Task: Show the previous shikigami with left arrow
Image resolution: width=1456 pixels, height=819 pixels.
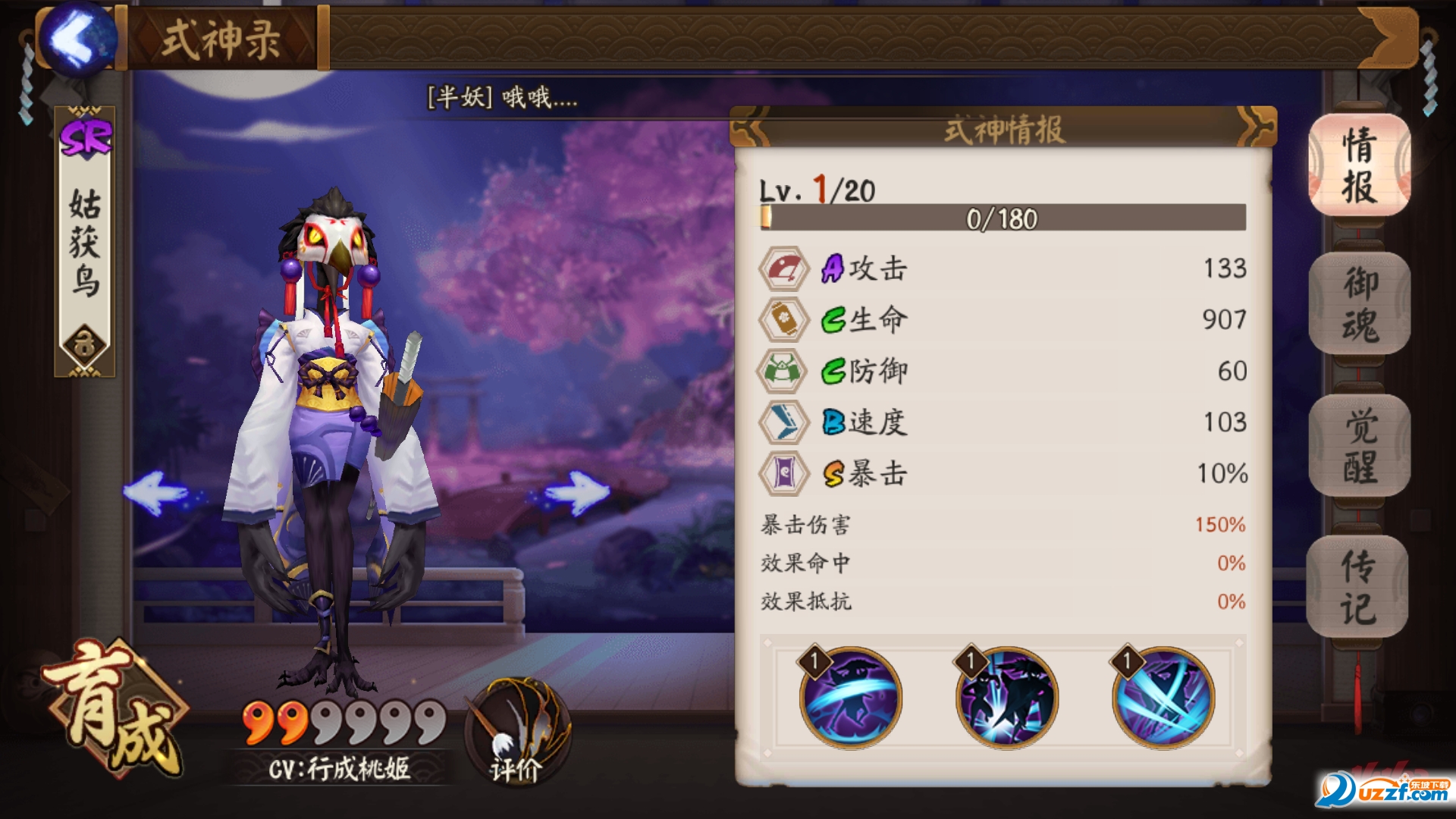Action: pos(157,492)
